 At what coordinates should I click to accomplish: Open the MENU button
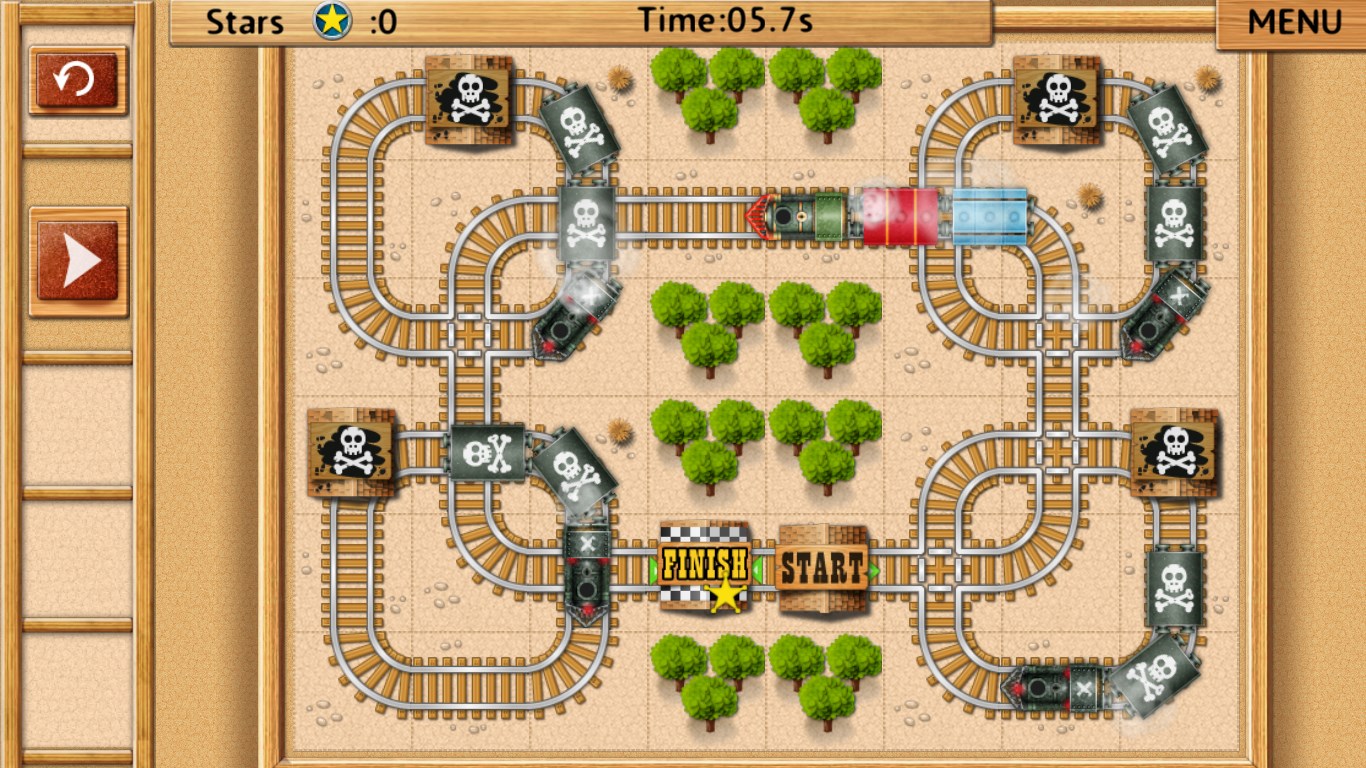pos(1294,22)
